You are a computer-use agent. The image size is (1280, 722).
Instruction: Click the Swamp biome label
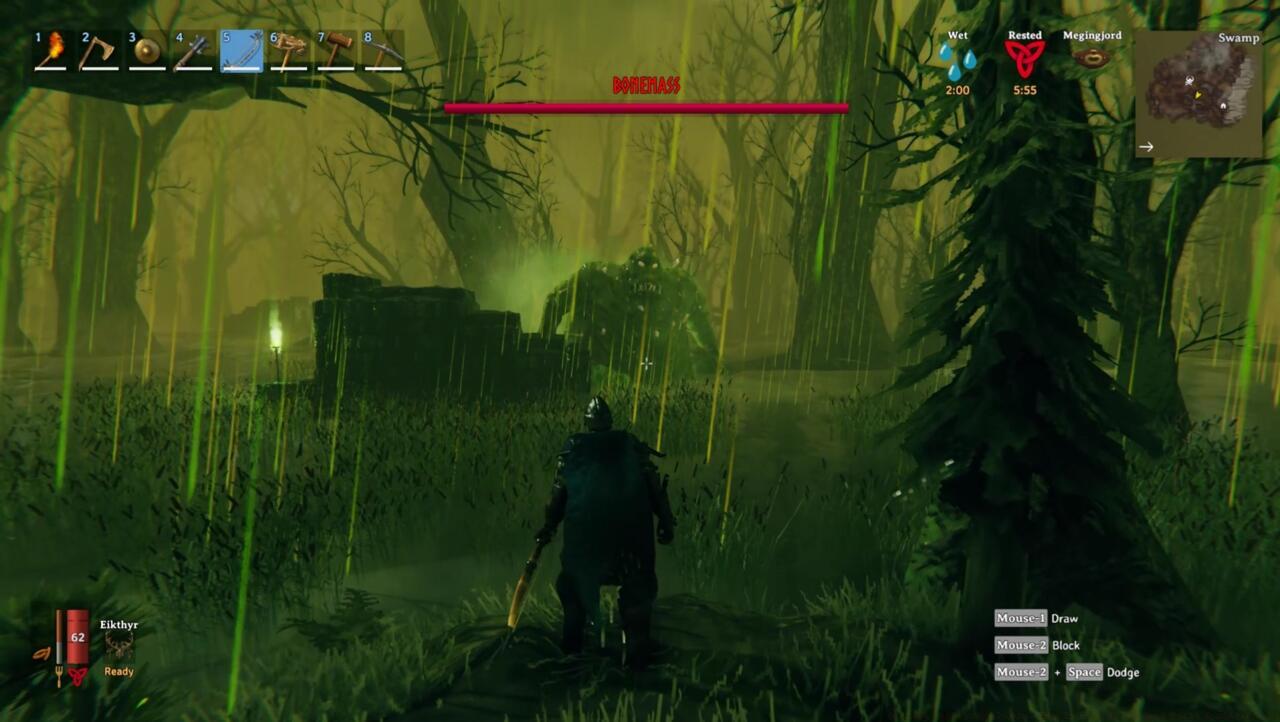pyautogui.click(x=1237, y=39)
